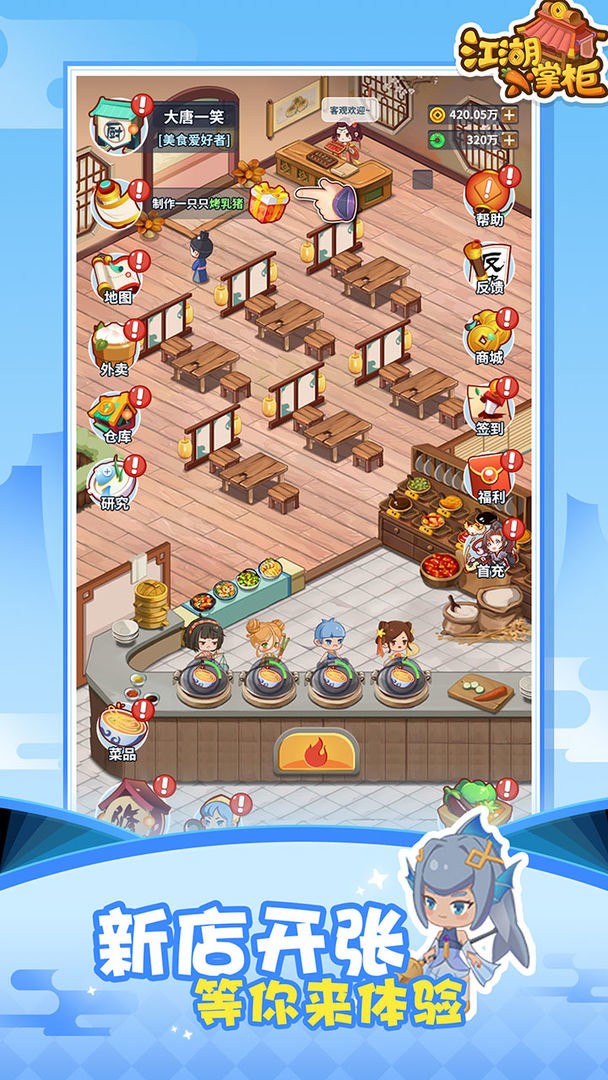Click the gift box beside the quest
The height and width of the screenshot is (1080, 608).
pyautogui.click(x=267, y=203)
